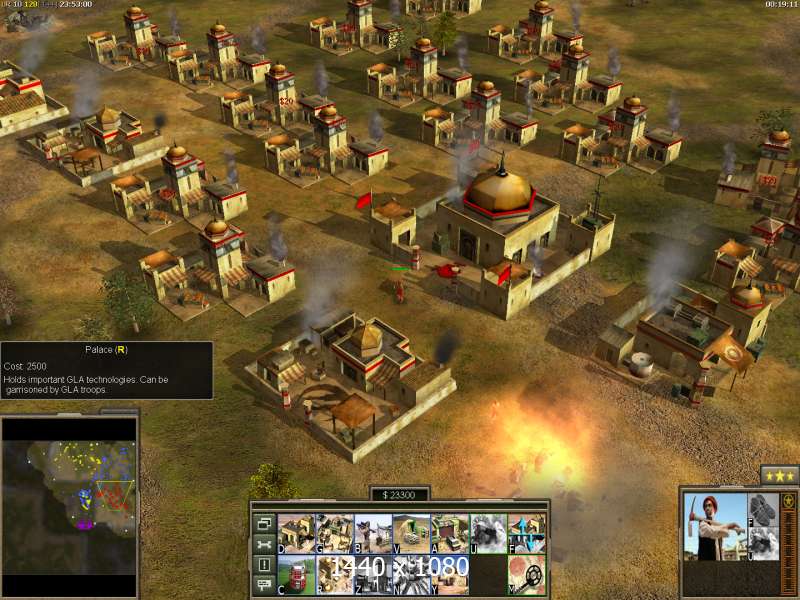Viewport: 800px width, 600px height.
Task: Pick the build icon marked N
Action: 411,573
